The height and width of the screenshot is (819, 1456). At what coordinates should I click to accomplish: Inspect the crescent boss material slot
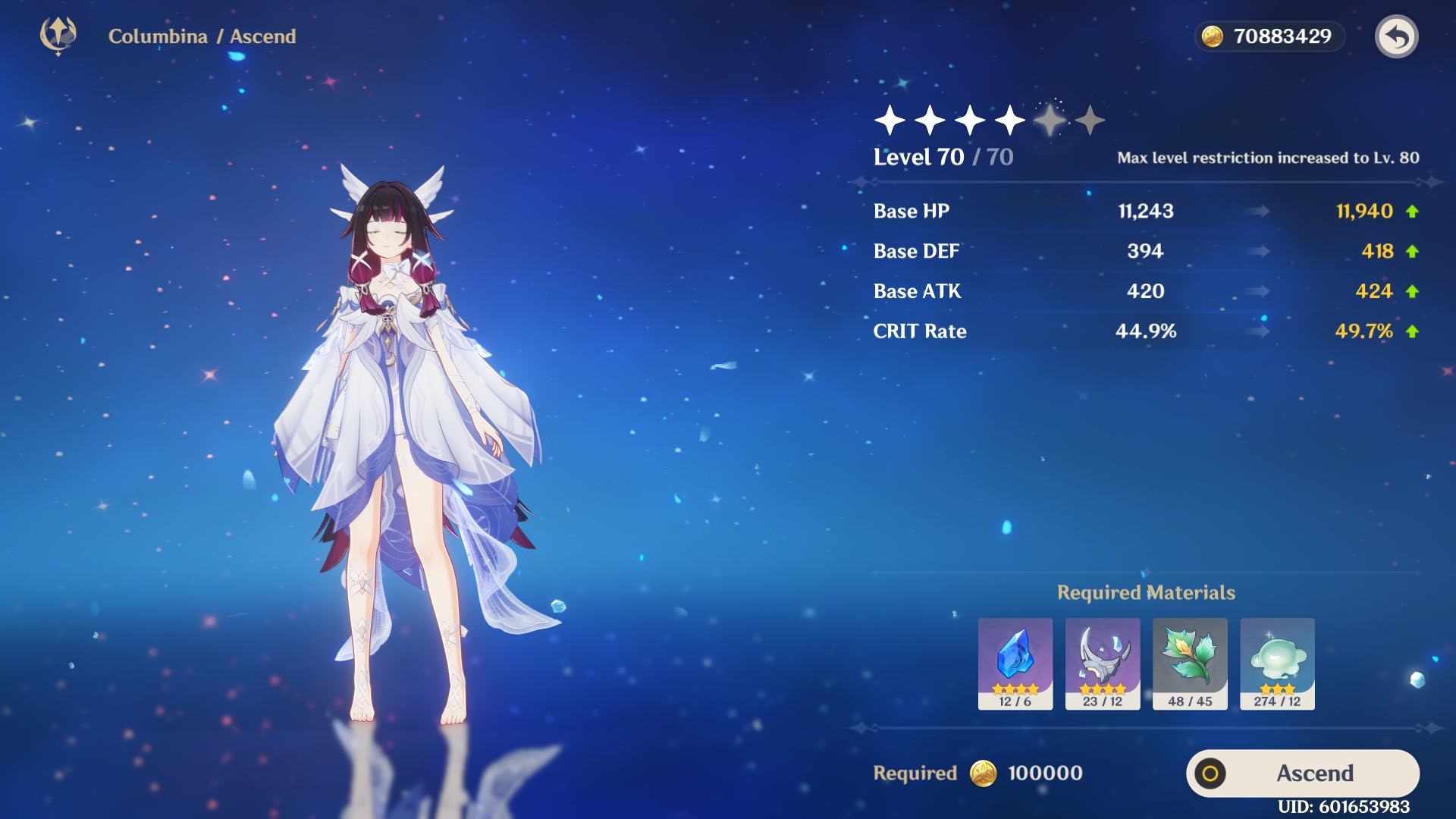(x=1103, y=664)
